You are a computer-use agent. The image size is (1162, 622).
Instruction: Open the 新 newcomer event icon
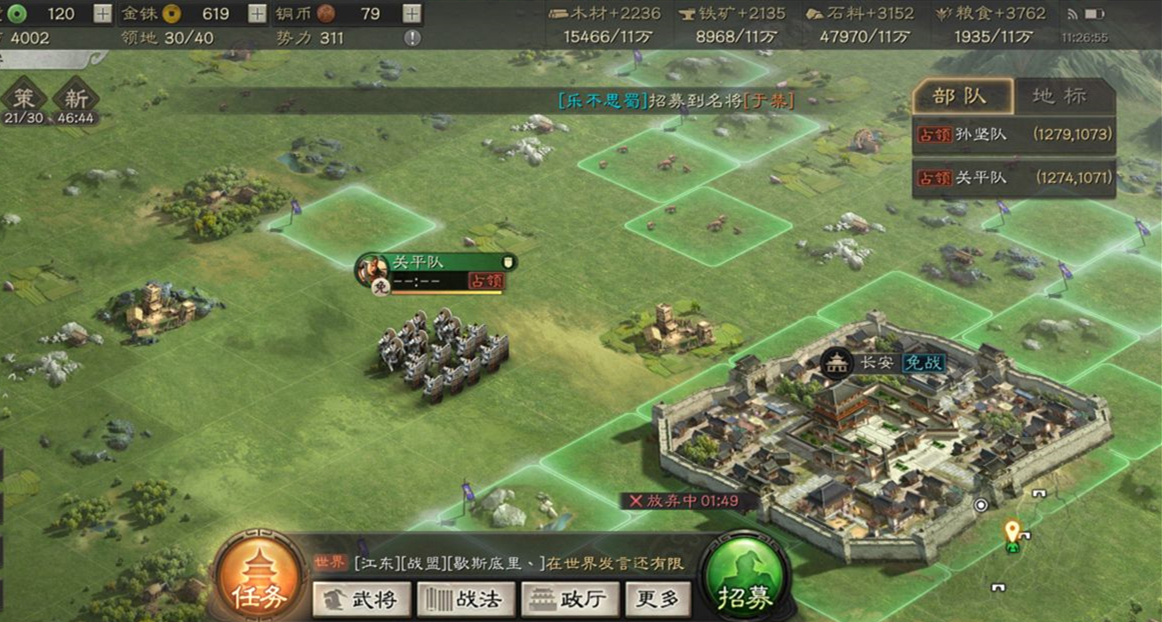click(x=76, y=104)
